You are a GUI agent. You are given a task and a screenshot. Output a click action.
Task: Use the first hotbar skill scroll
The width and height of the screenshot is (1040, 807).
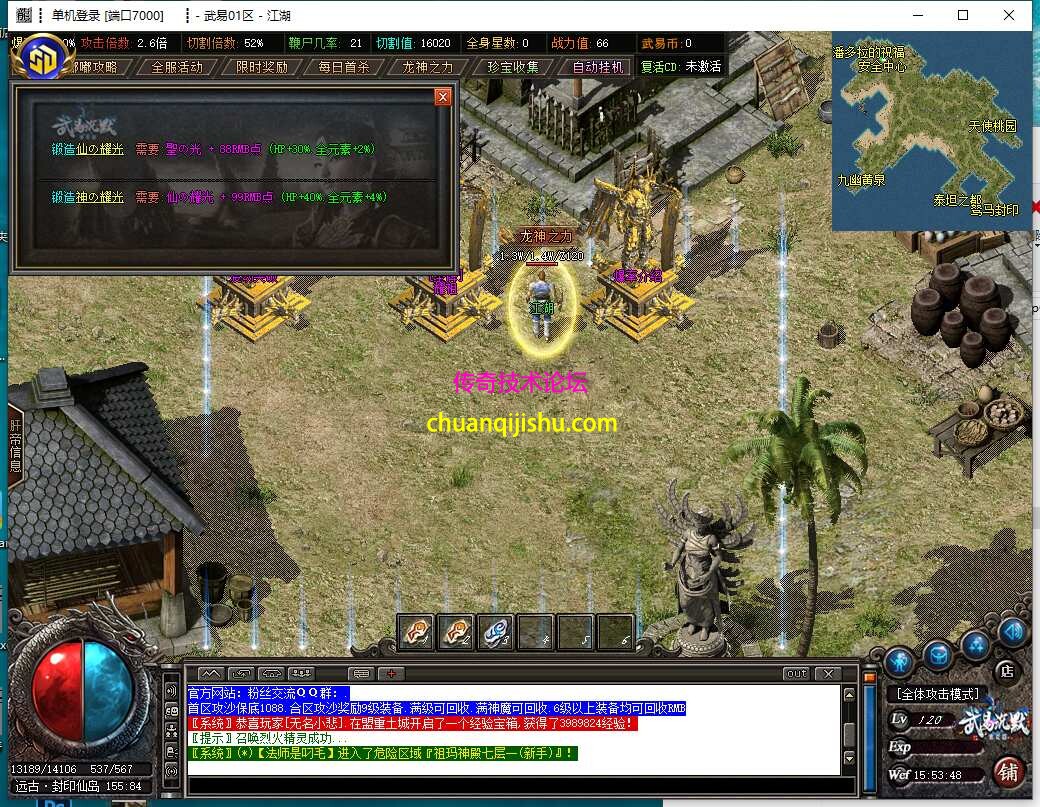click(x=416, y=632)
